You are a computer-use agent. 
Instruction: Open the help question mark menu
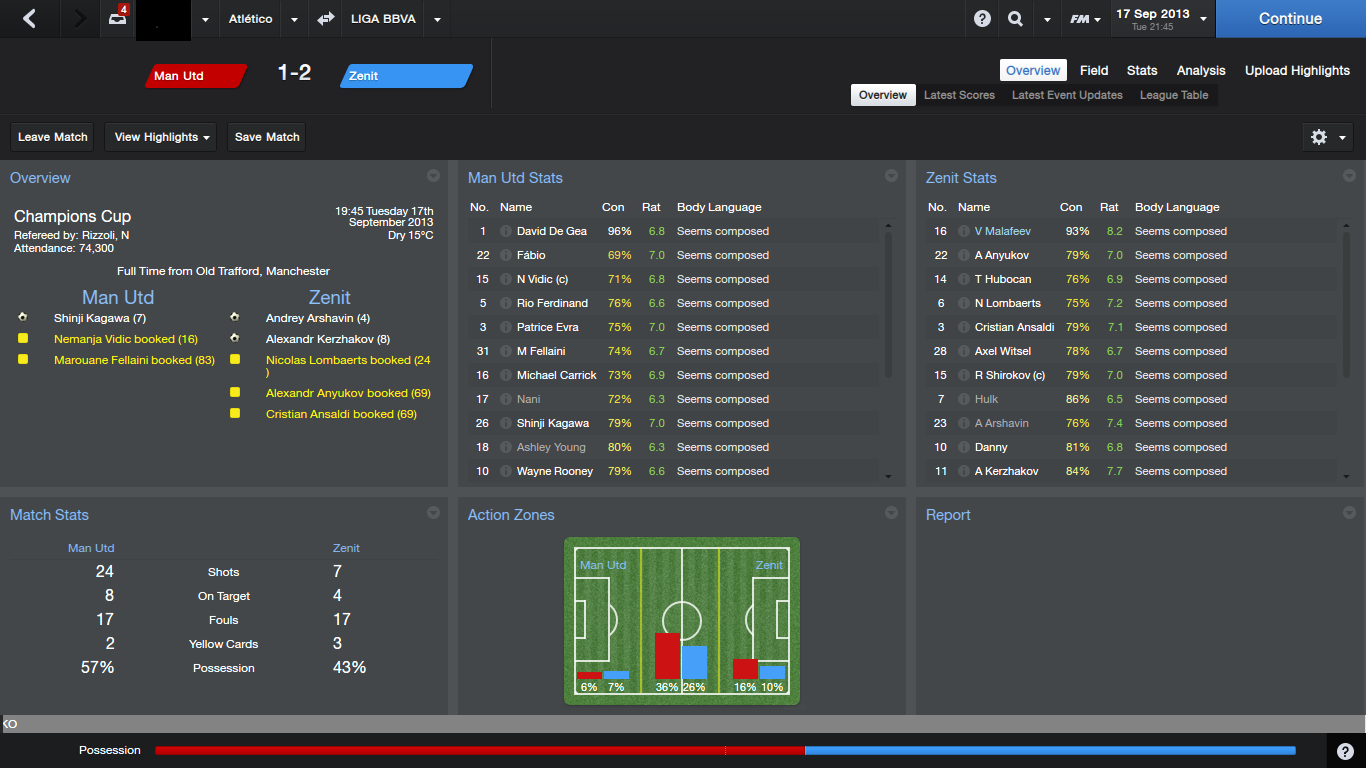pos(982,19)
